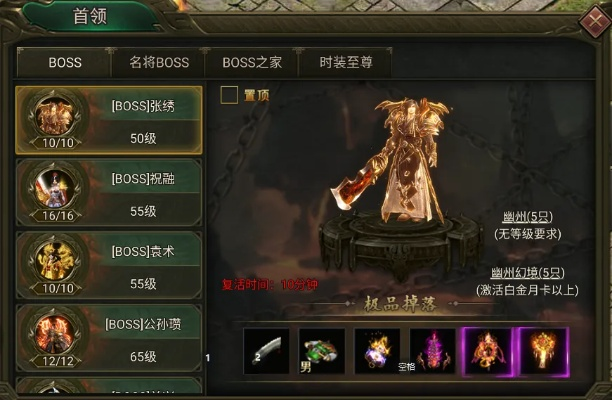
Task: Go to 幽州(5只) location link
Action: (528, 217)
